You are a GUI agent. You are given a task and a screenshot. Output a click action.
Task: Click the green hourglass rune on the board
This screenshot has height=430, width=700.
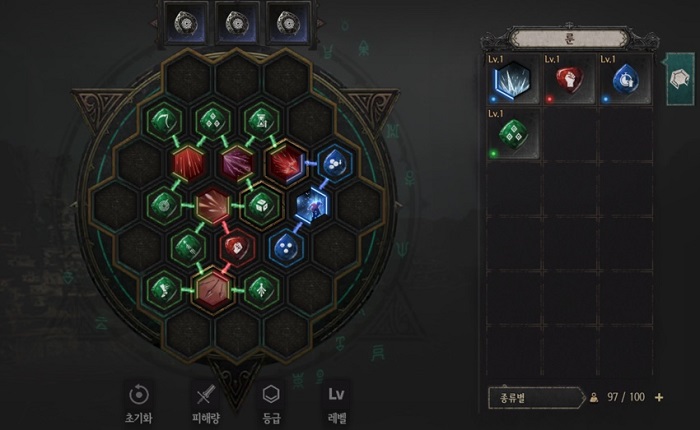tap(259, 118)
